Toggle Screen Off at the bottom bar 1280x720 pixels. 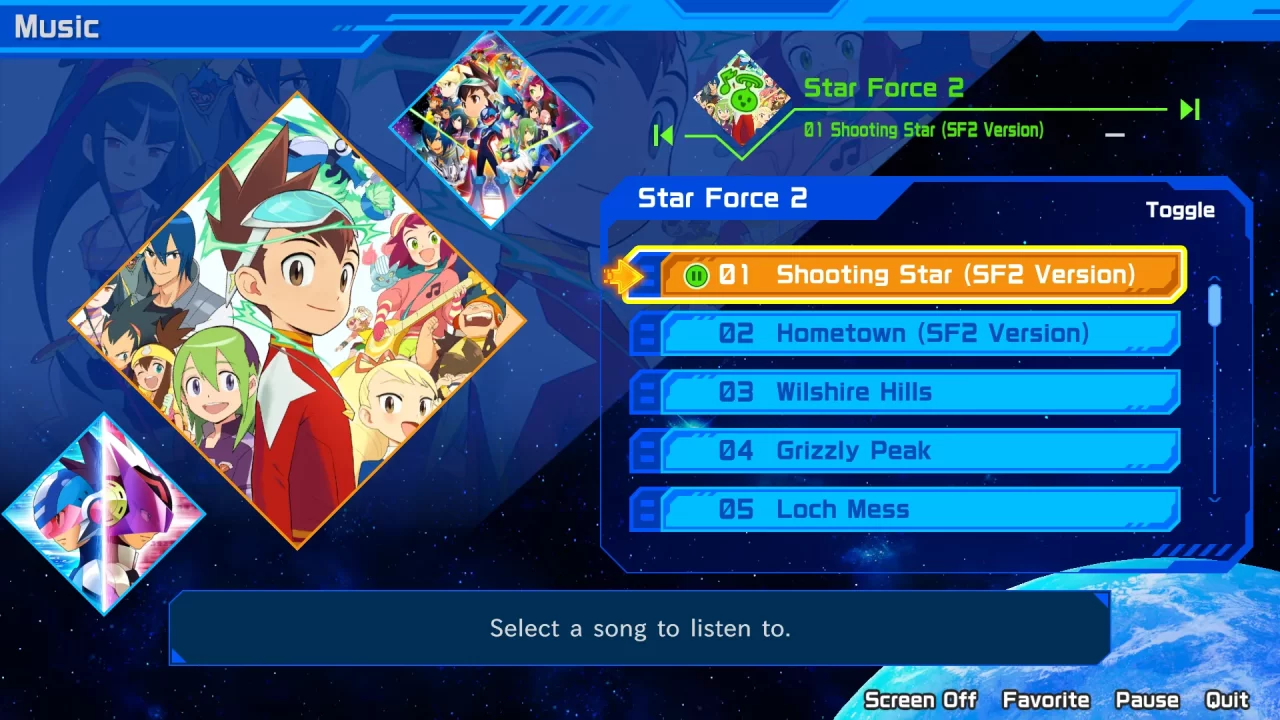pos(921,700)
